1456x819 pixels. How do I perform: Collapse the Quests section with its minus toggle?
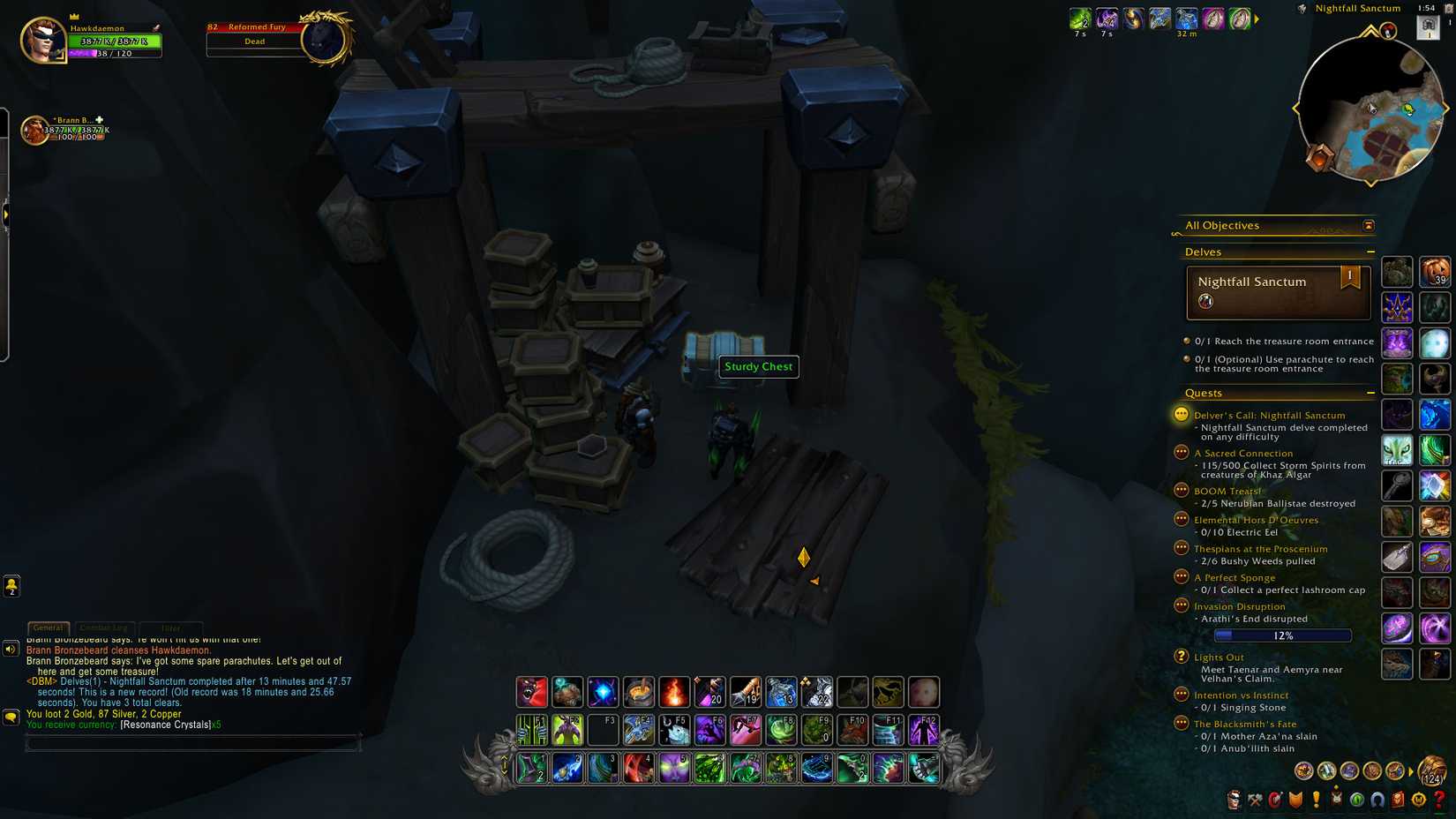point(1370,393)
